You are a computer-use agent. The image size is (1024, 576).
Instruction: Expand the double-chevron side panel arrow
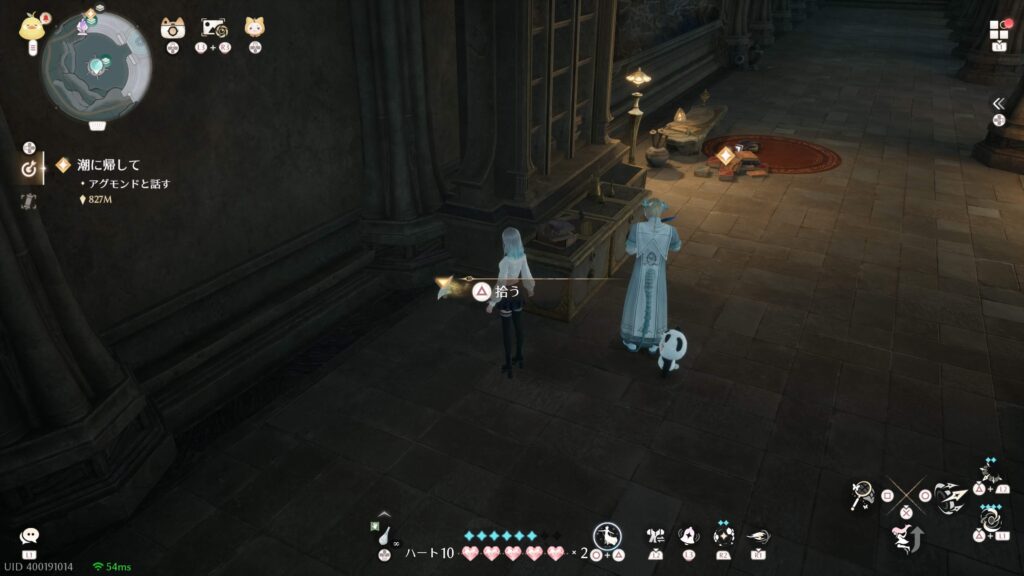[x=998, y=103]
